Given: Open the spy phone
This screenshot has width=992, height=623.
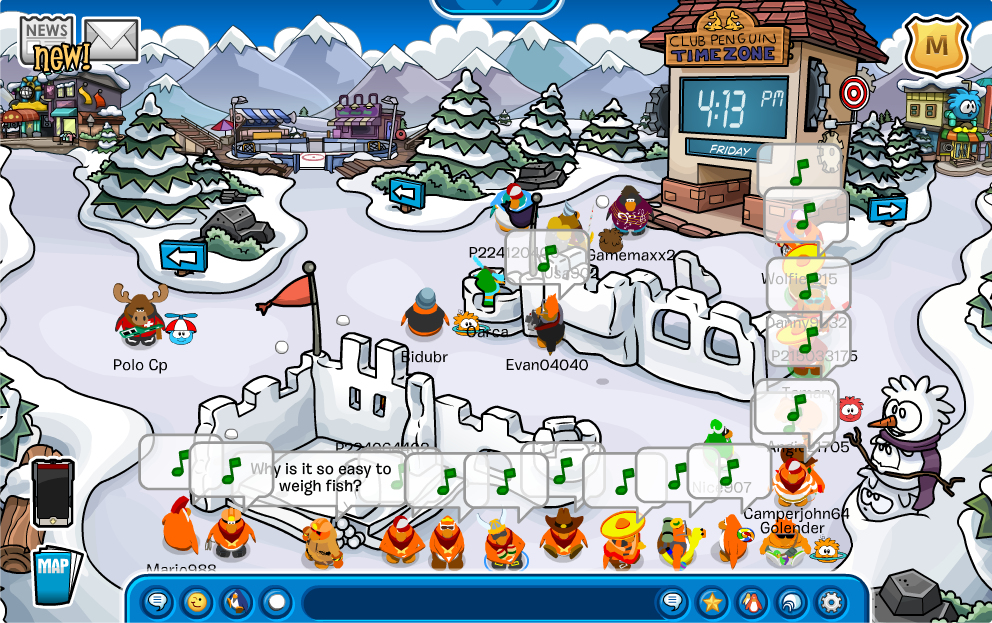Looking at the screenshot, I should coord(52,492).
